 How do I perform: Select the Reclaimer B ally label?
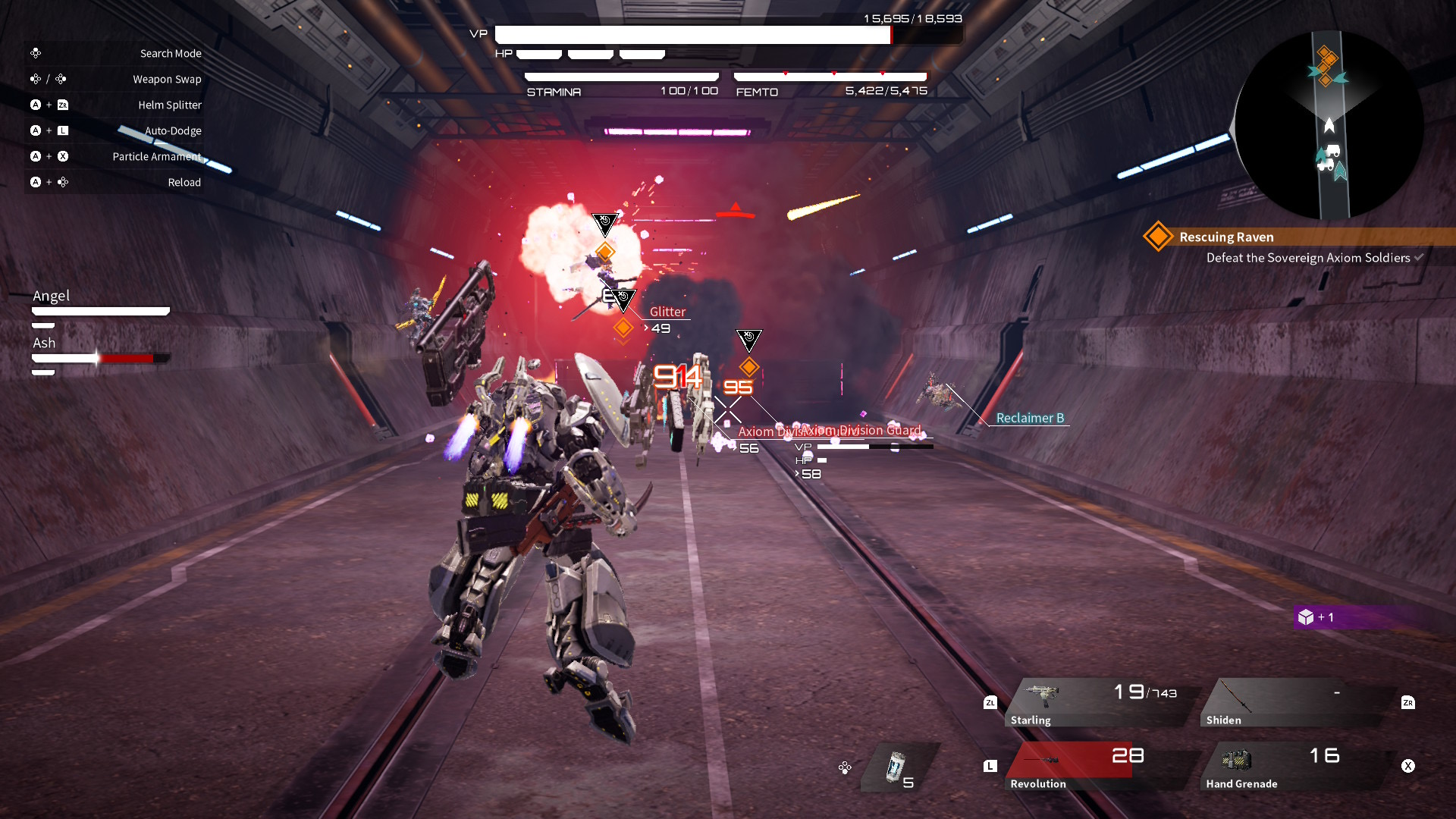[1030, 418]
